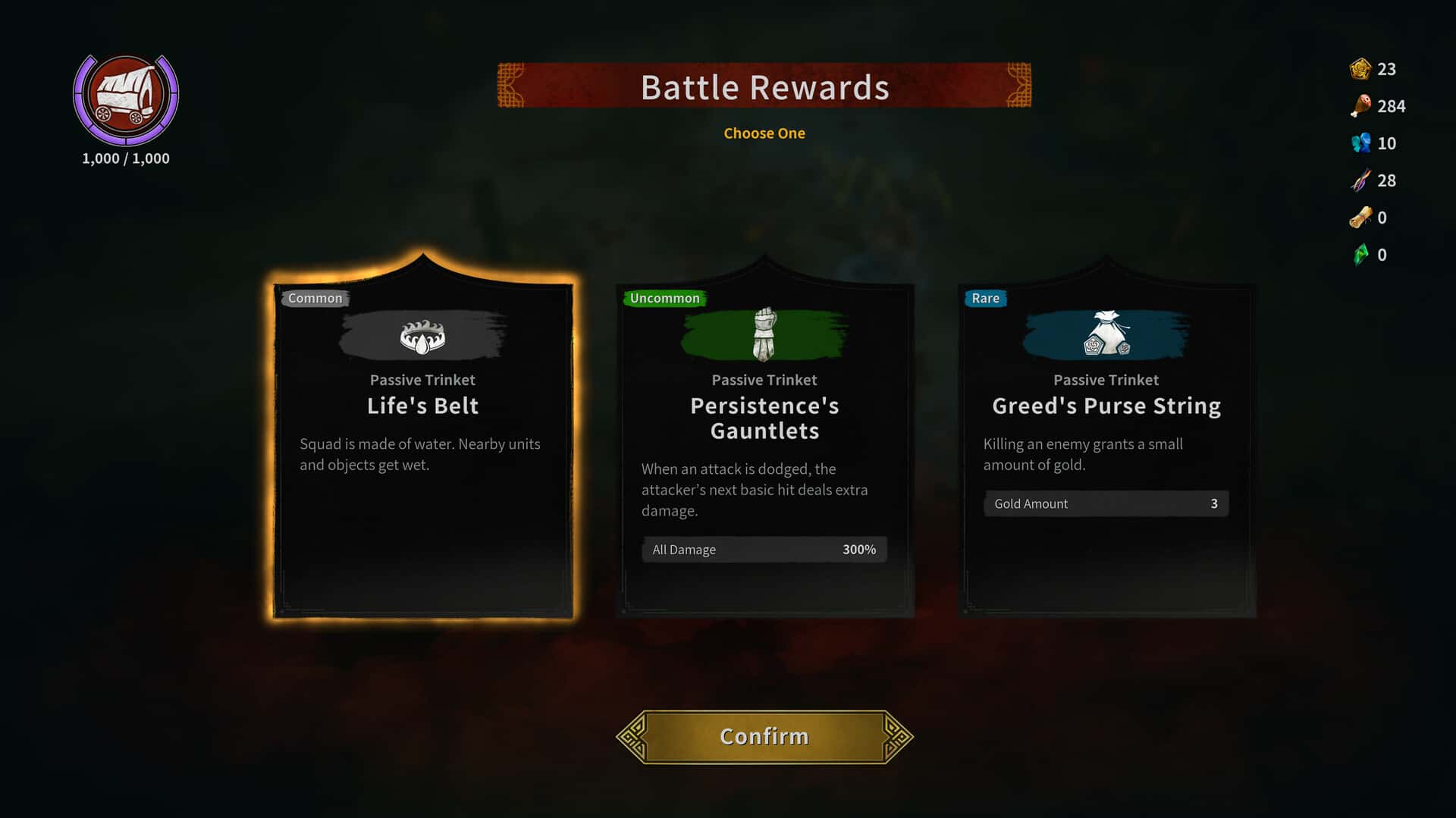Confirm the selected battle reward
1456x818 pixels.
764,736
